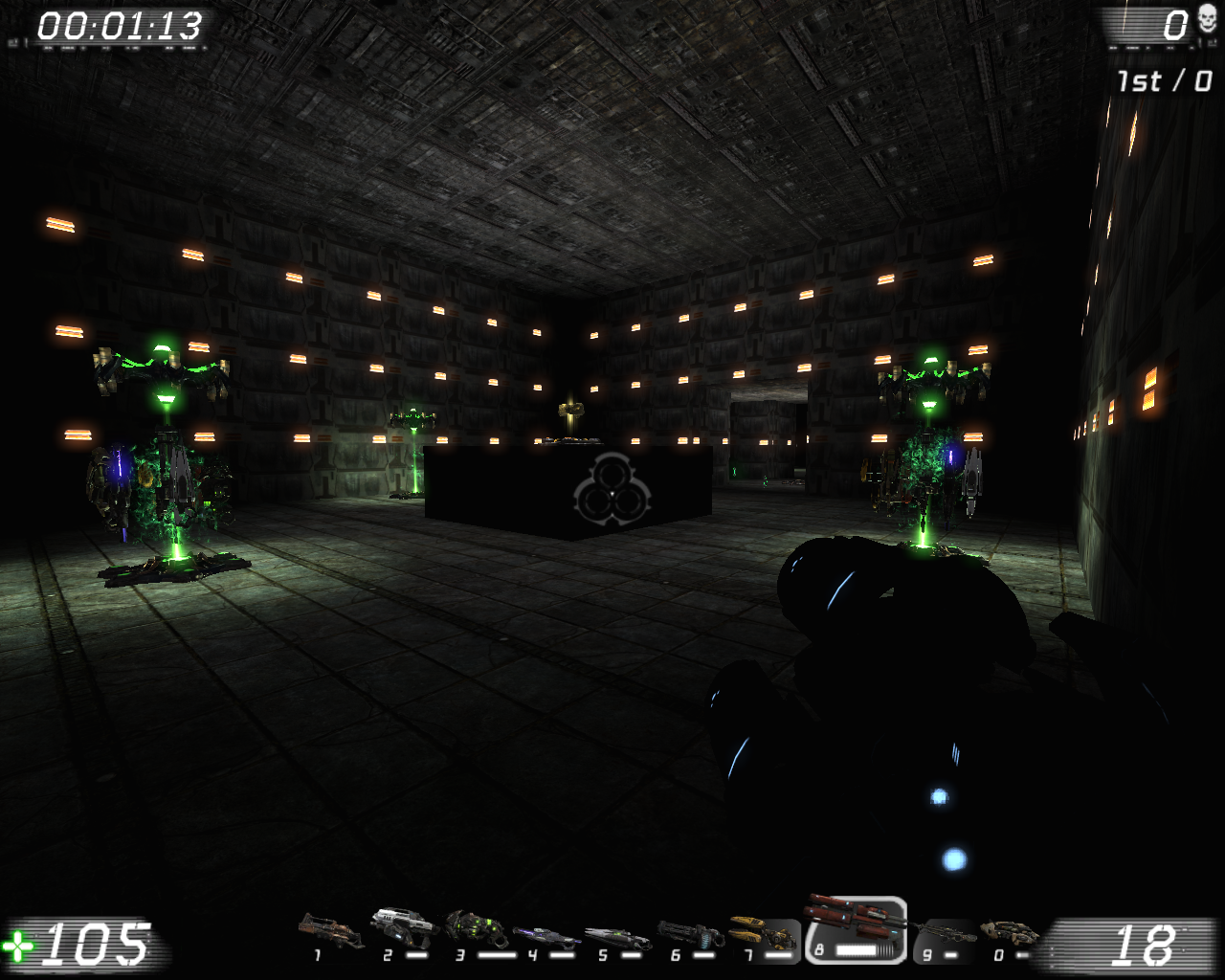Select the Enforcer in weapon slot 2

click(402, 926)
